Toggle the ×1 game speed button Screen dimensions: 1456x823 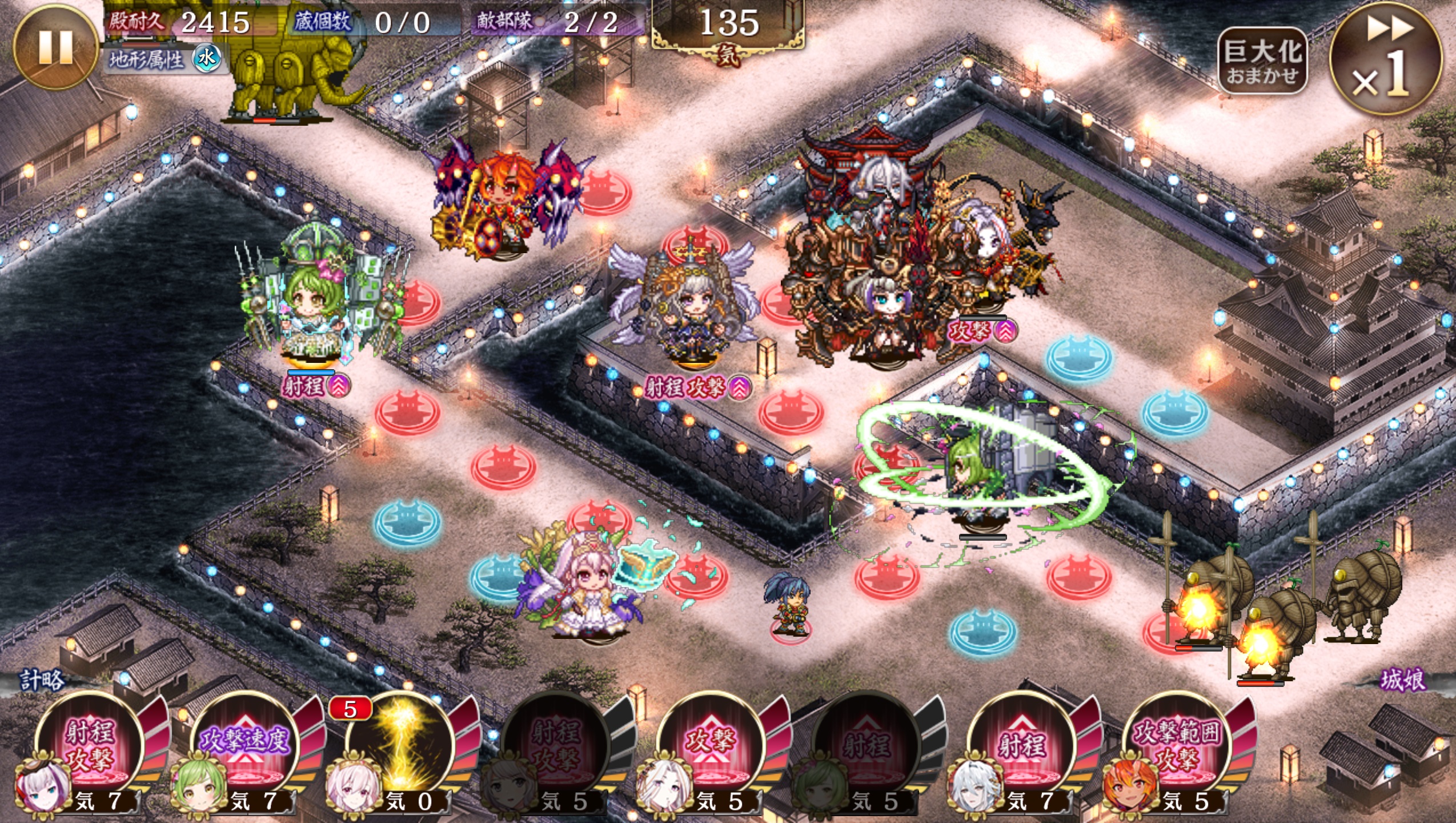pos(1386,59)
